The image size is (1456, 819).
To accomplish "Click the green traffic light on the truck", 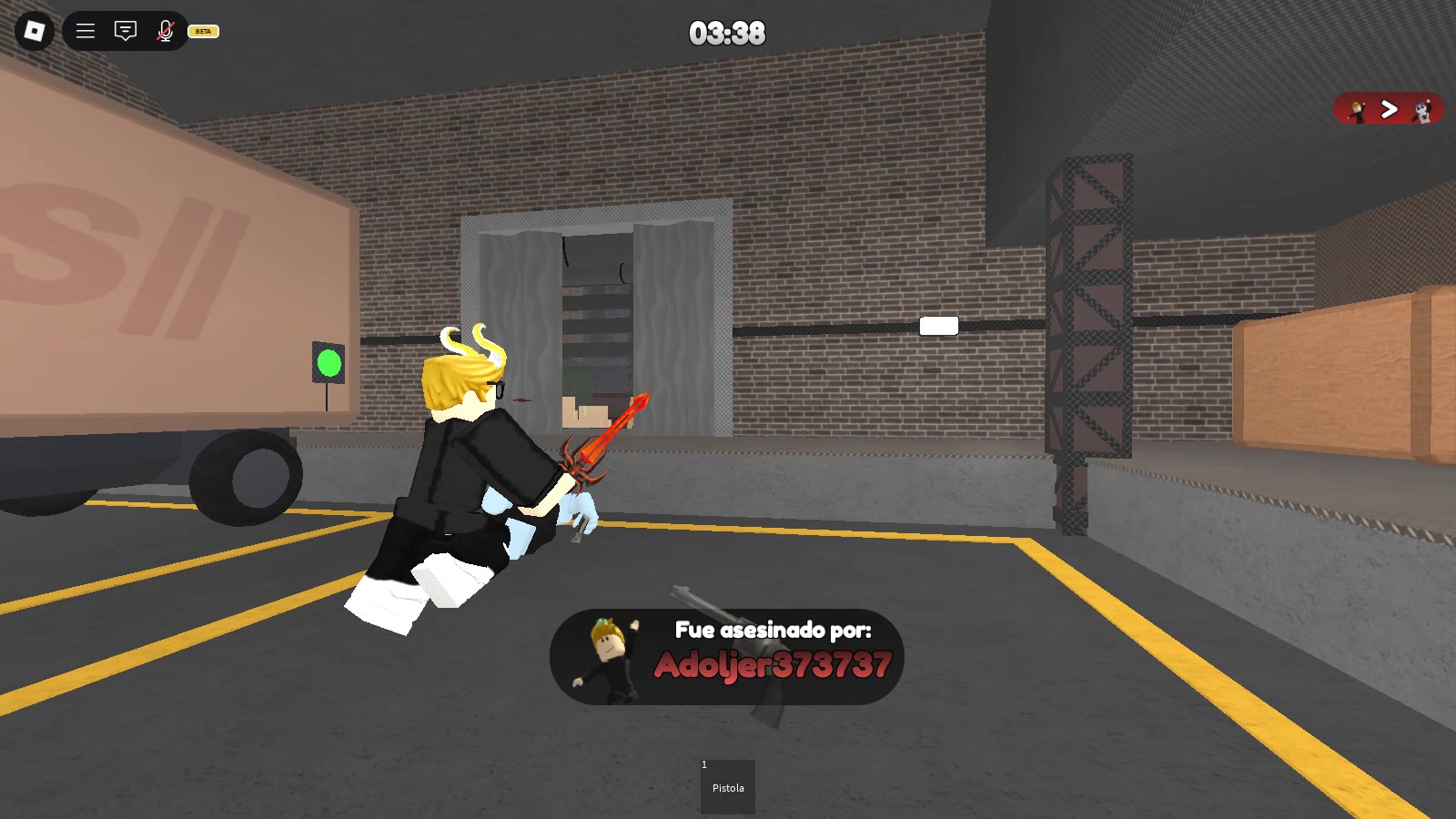I will tap(328, 364).
